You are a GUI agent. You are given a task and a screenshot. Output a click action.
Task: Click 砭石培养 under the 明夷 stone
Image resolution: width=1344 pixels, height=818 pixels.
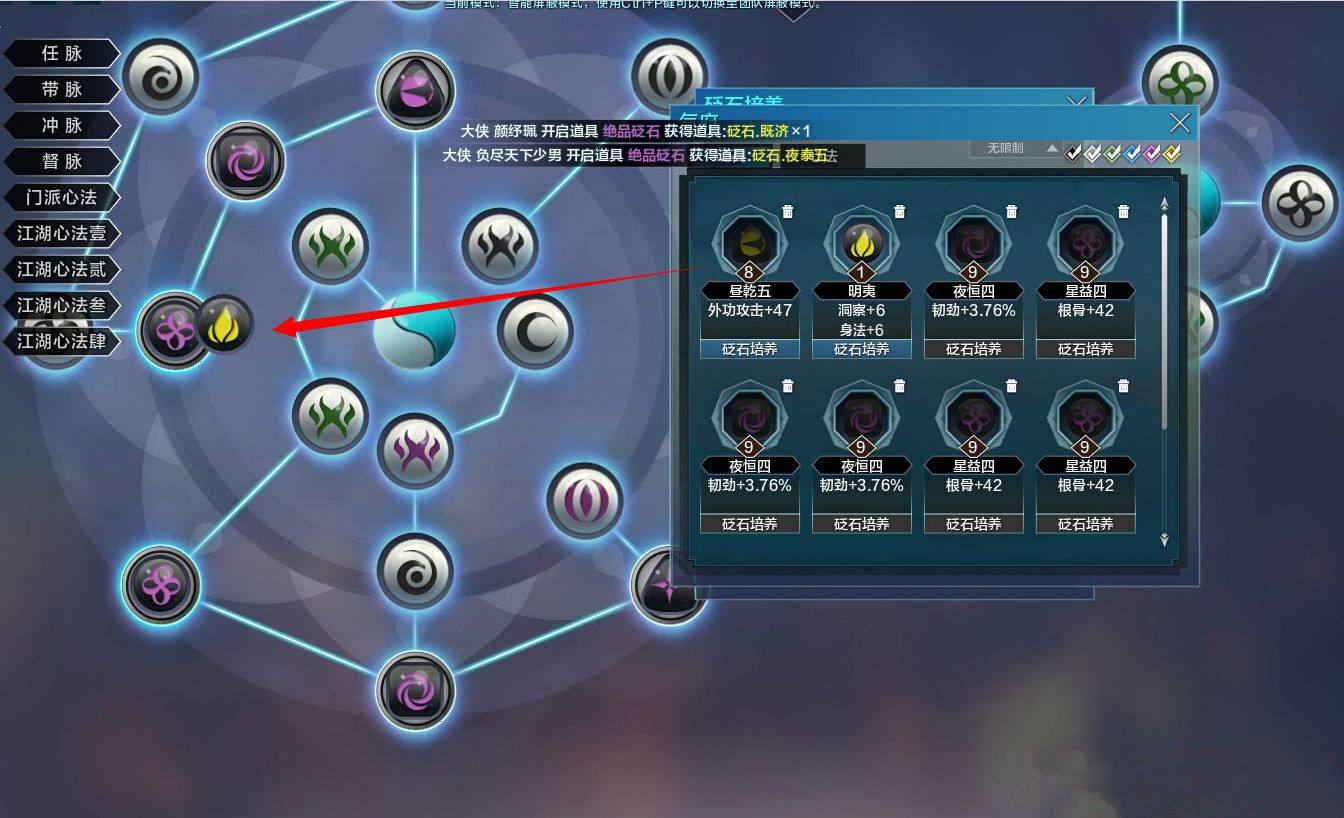coord(861,349)
